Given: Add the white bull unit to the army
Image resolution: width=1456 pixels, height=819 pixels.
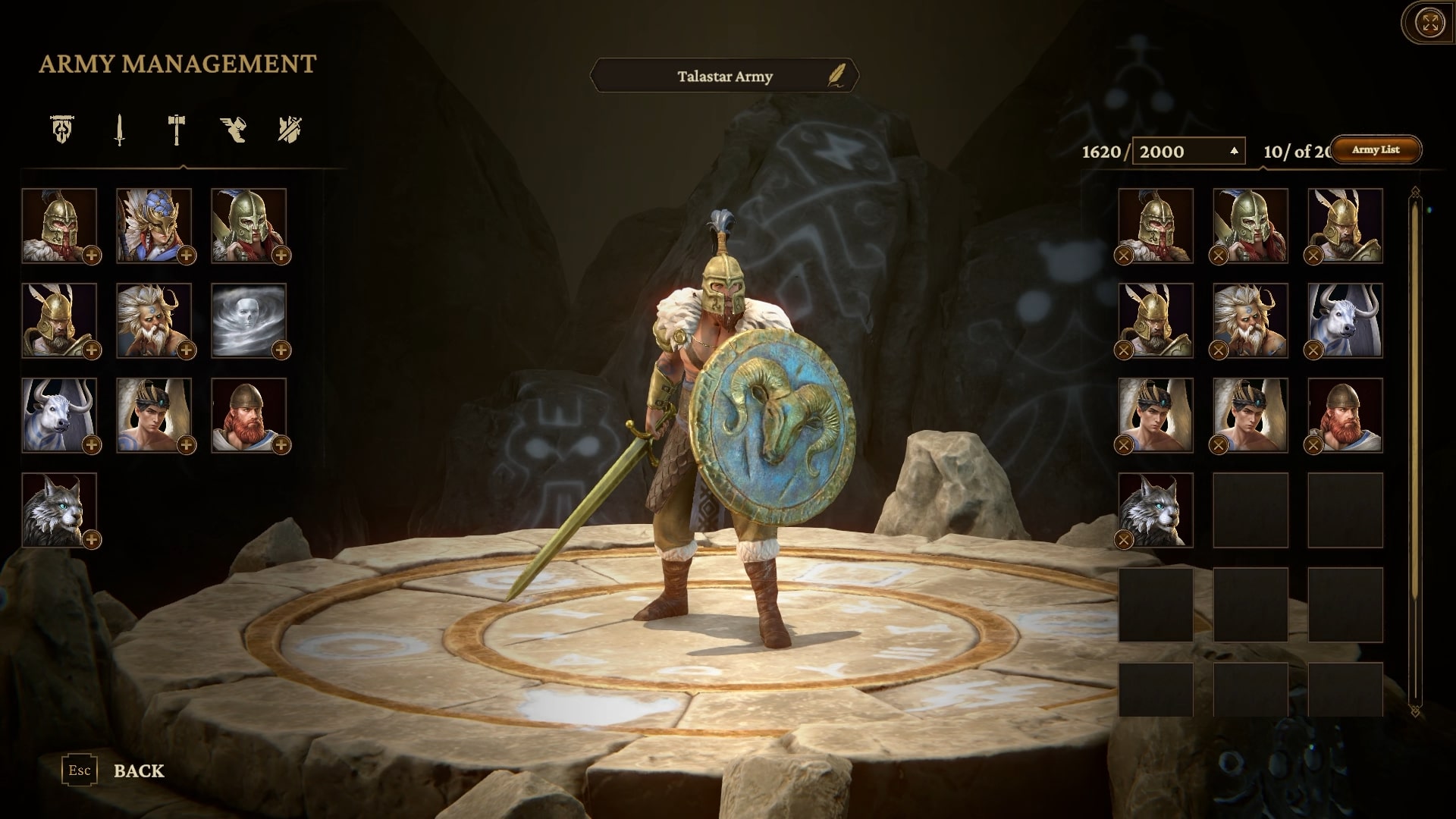Looking at the screenshot, I should pos(92,444).
